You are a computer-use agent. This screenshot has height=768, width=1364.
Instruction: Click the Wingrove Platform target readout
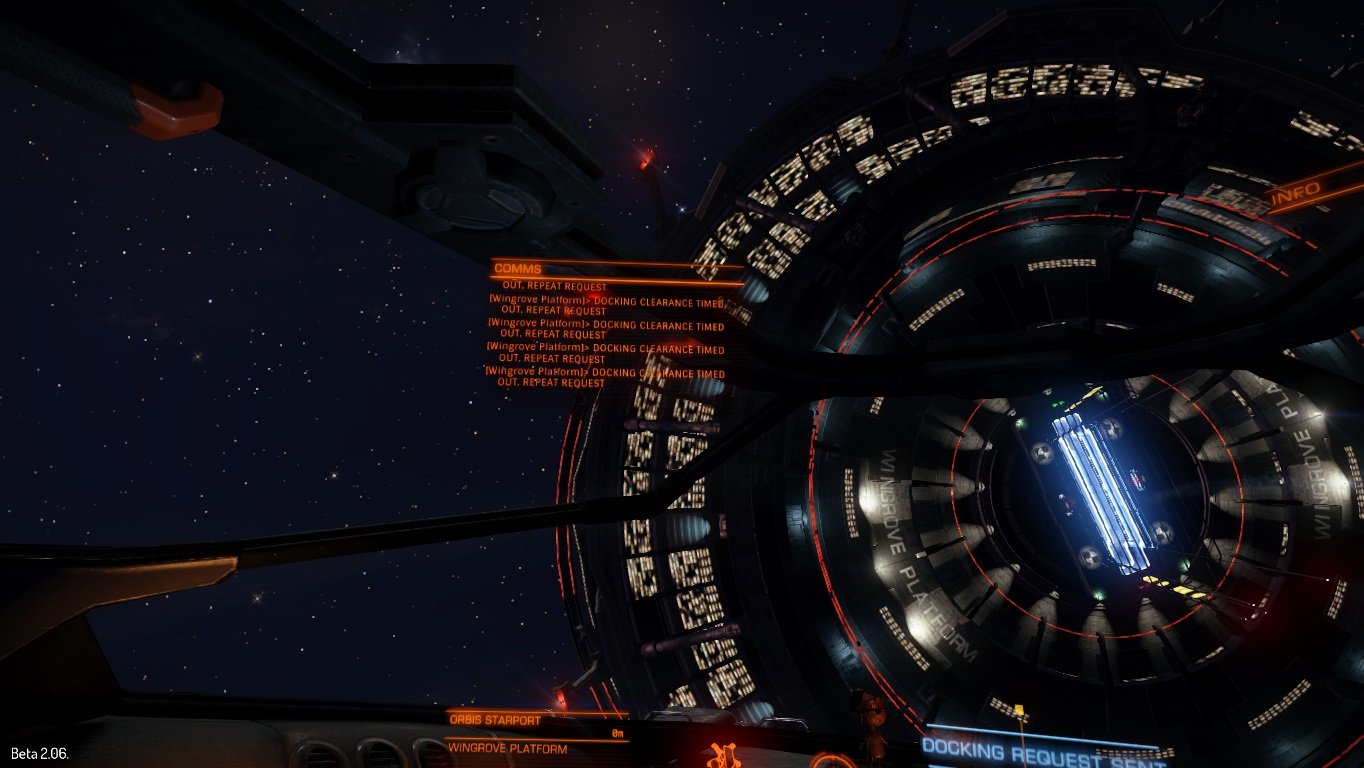(x=508, y=748)
